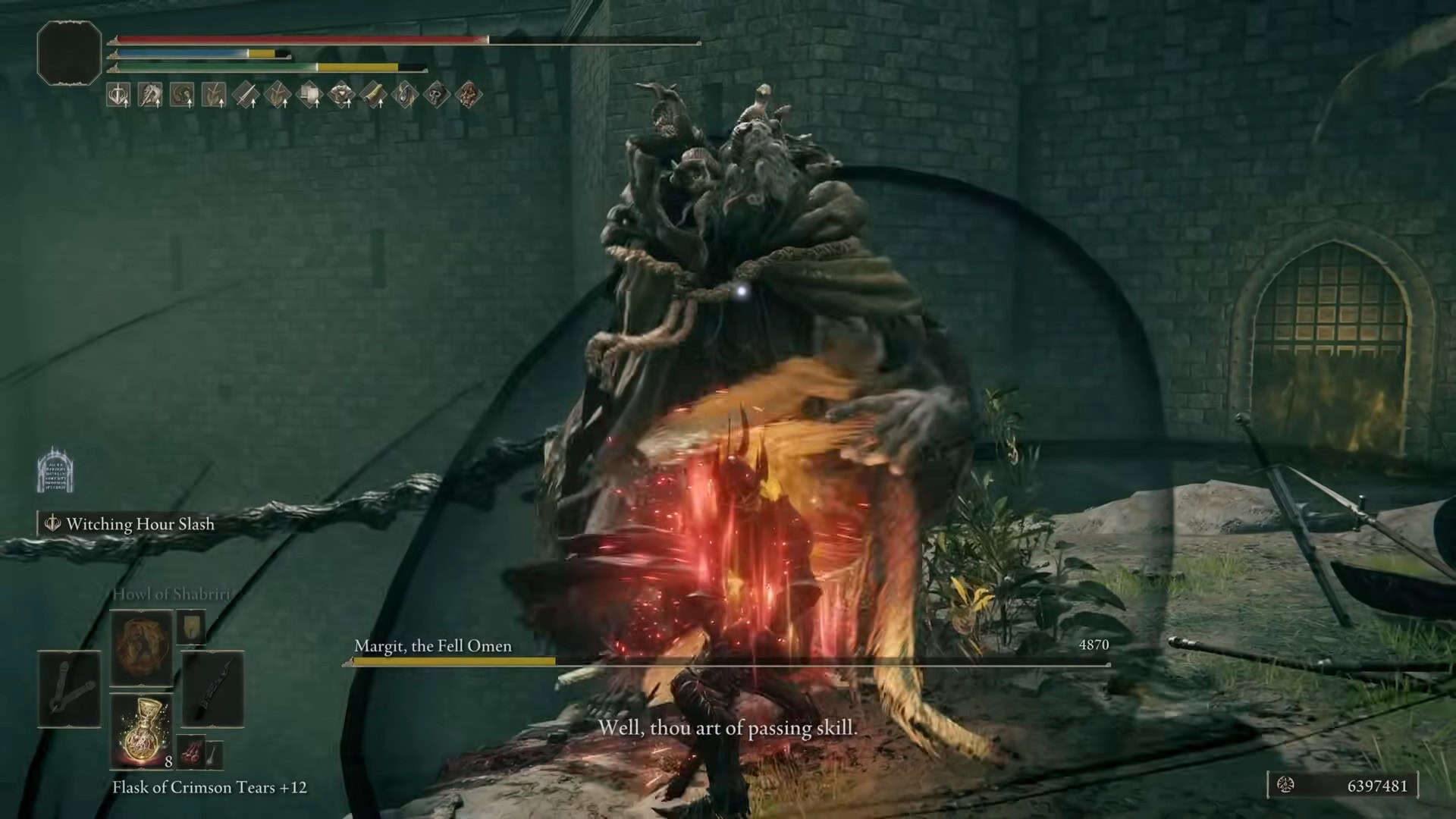Click the red crystal tear item slot

point(190,752)
